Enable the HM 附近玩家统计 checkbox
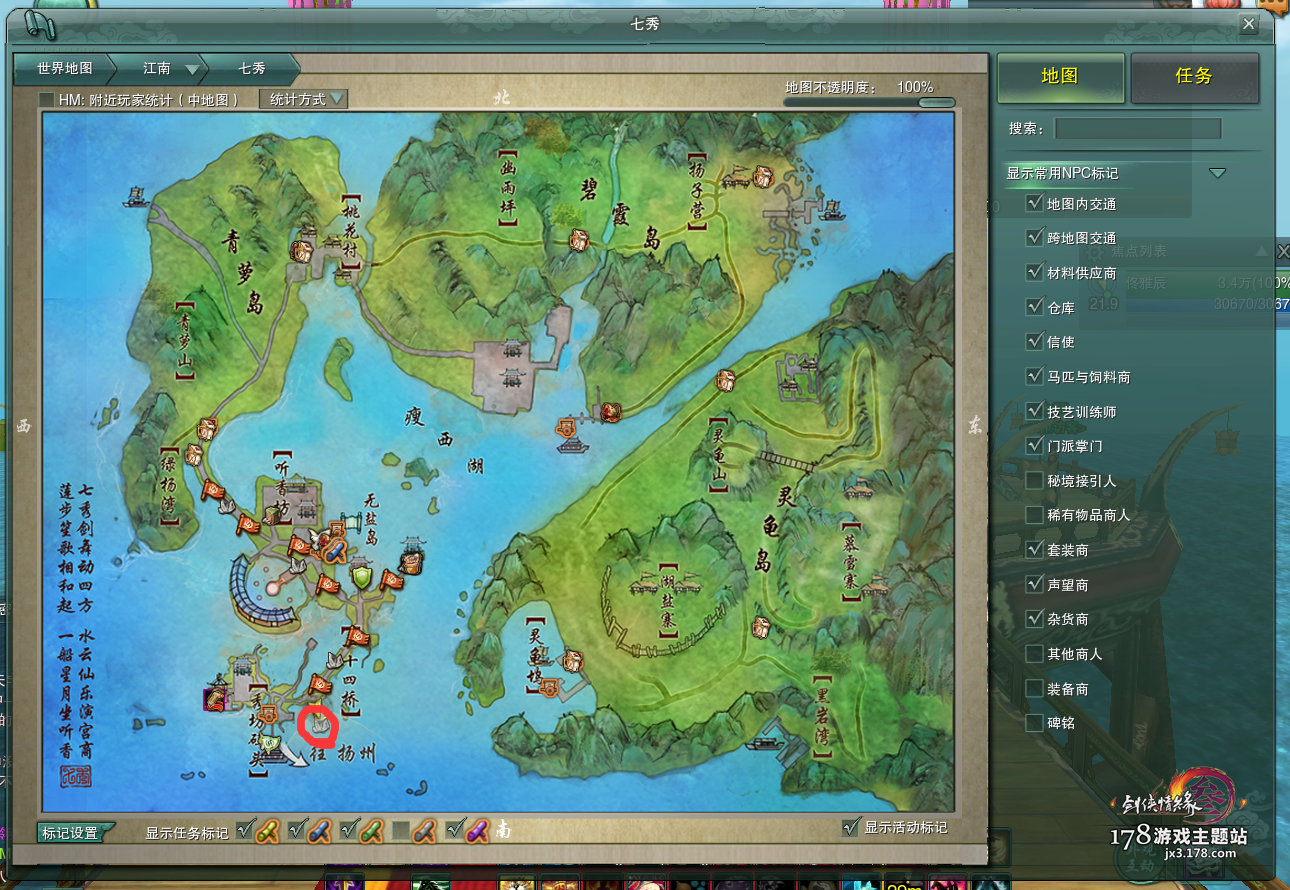 click(x=47, y=100)
